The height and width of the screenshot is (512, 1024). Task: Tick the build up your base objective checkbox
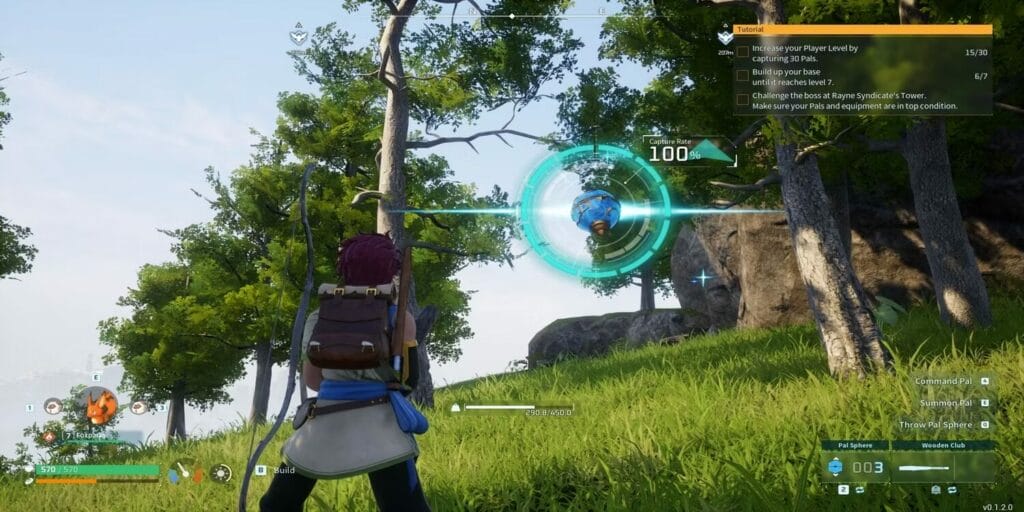coord(742,74)
